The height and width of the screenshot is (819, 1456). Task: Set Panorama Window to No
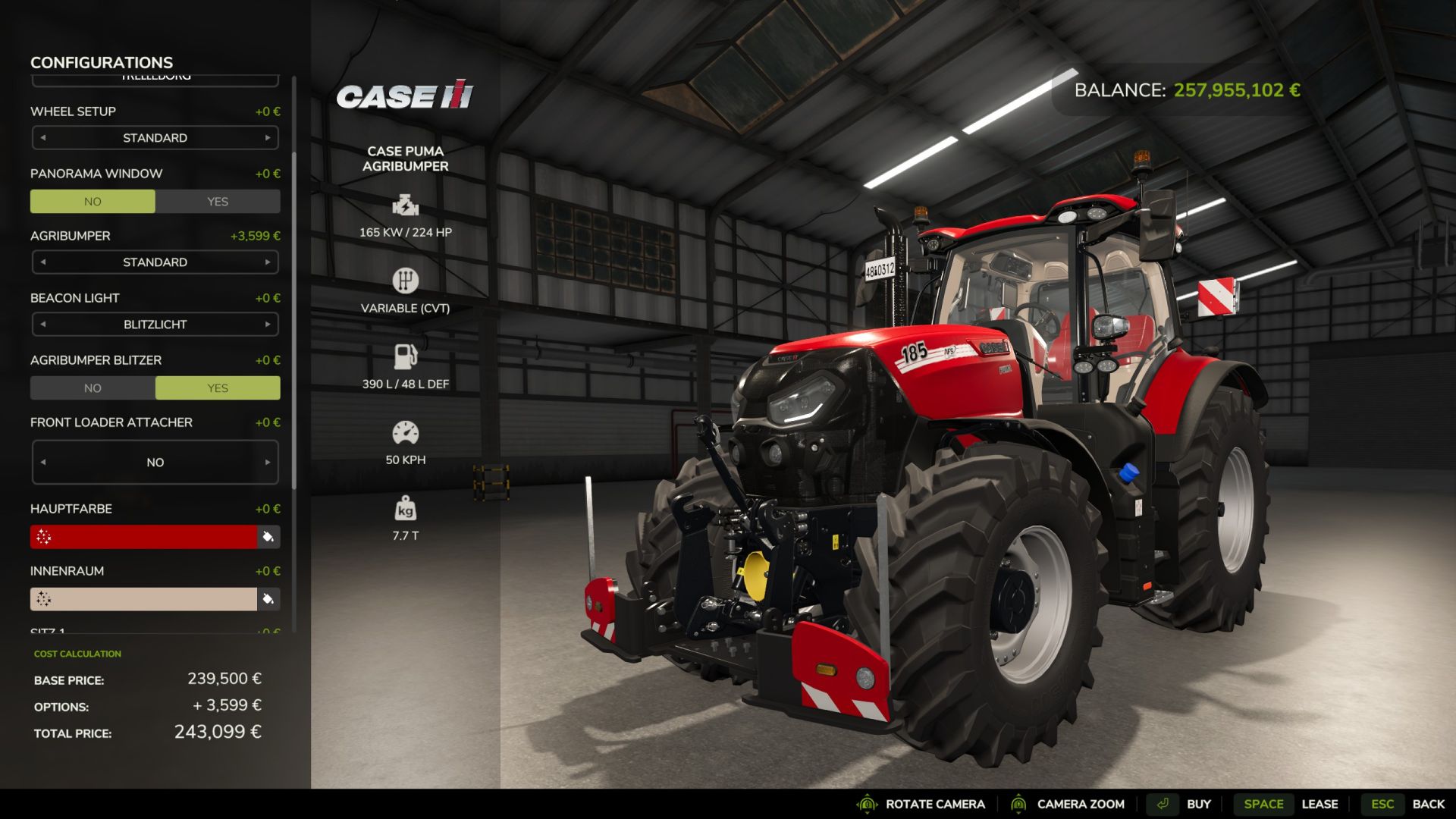coord(93,202)
